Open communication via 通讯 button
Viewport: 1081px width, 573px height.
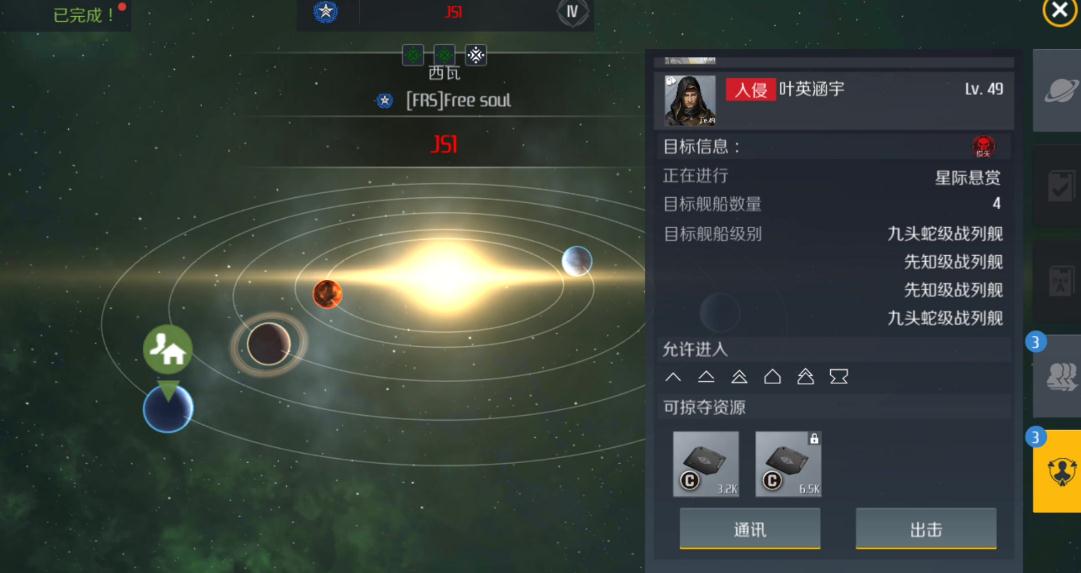pos(749,529)
